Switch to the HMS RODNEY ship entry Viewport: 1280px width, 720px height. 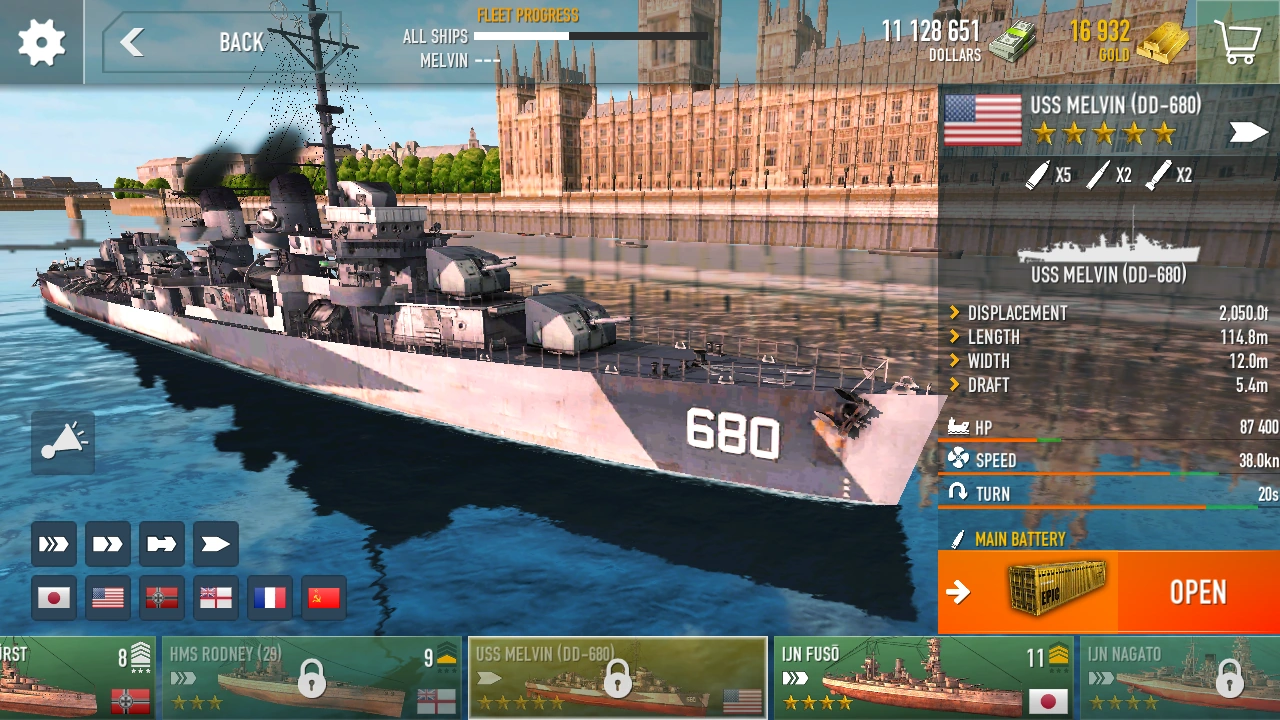pos(310,677)
